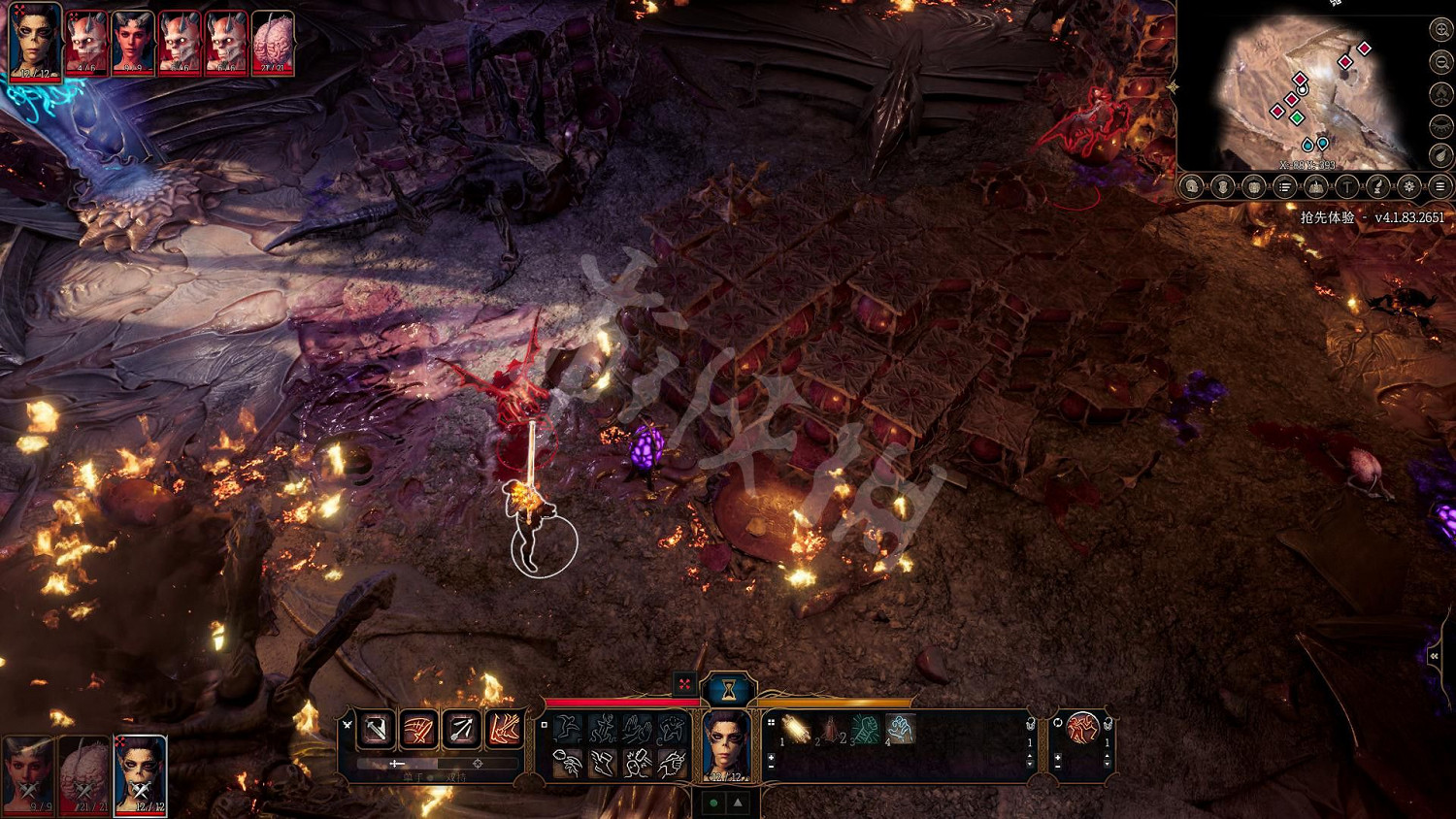Open the journal list icon below minimap

coord(1285,187)
